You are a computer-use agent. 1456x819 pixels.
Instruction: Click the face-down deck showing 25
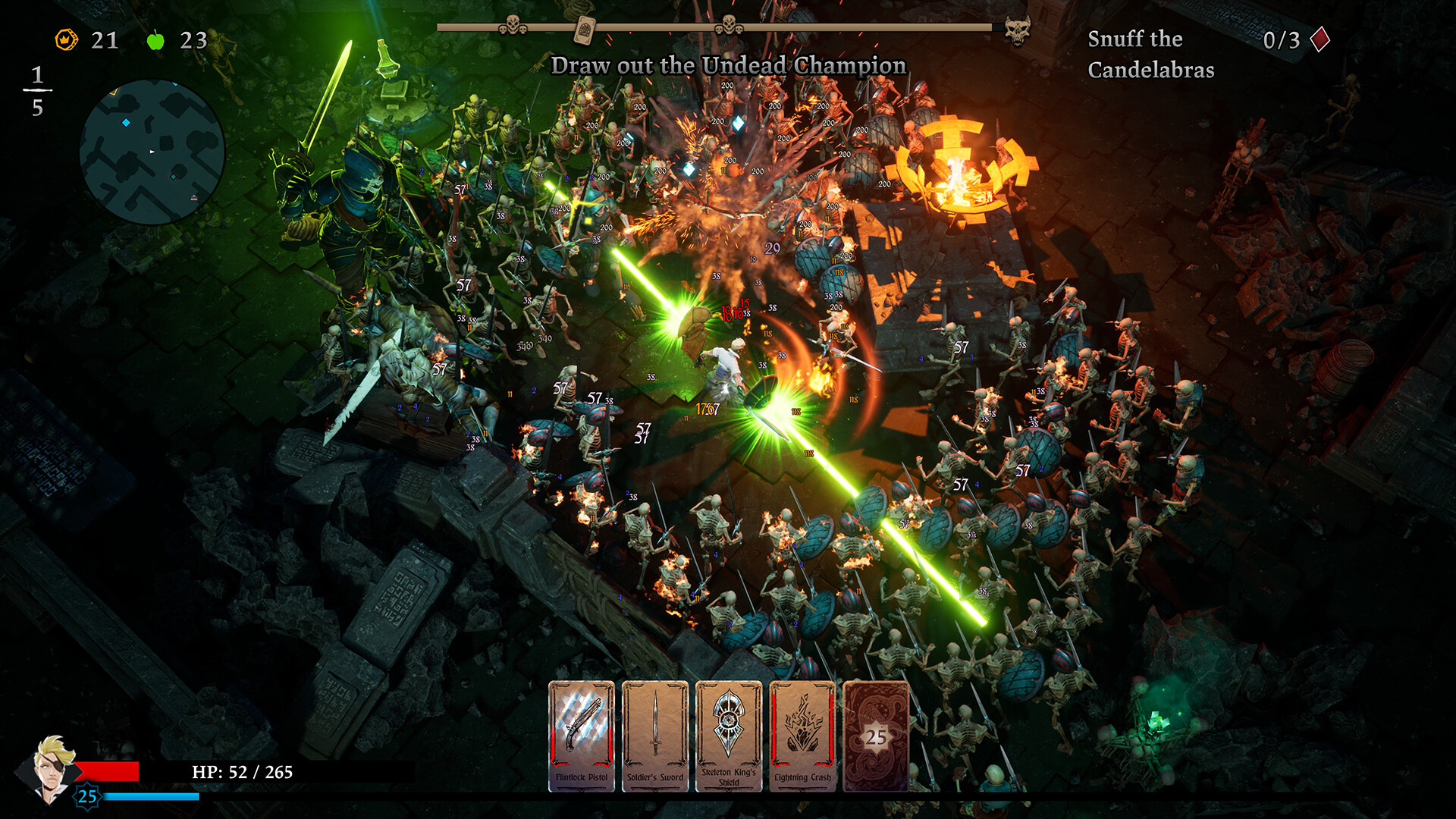click(876, 736)
